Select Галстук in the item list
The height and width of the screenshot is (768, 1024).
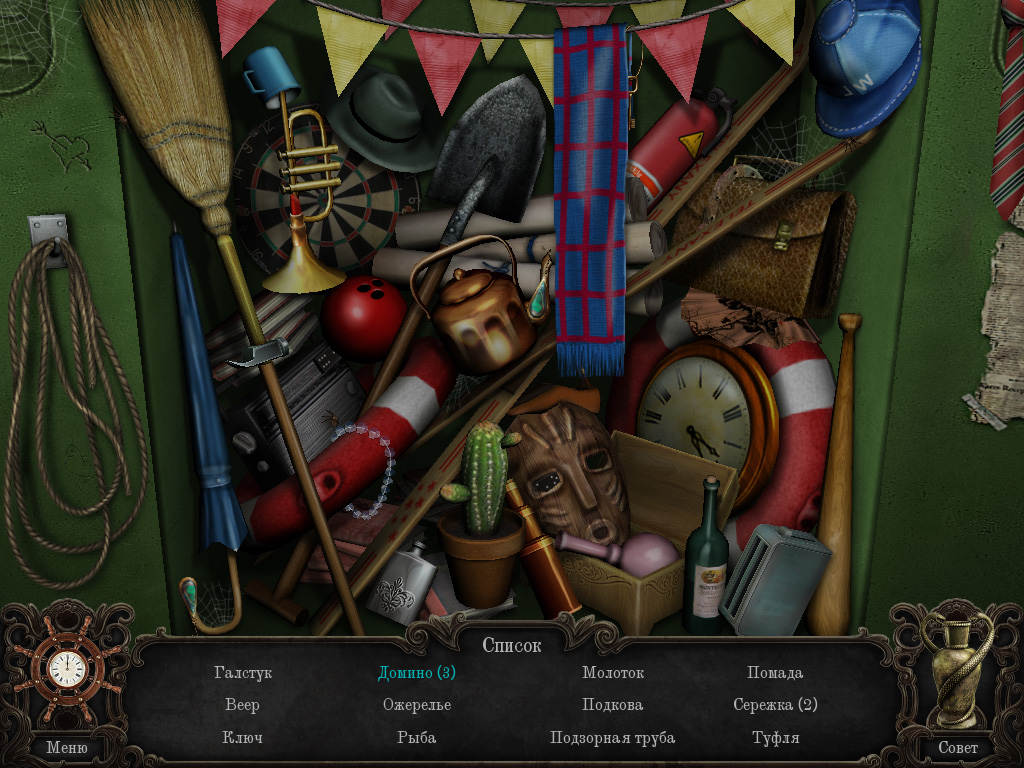pyautogui.click(x=242, y=673)
